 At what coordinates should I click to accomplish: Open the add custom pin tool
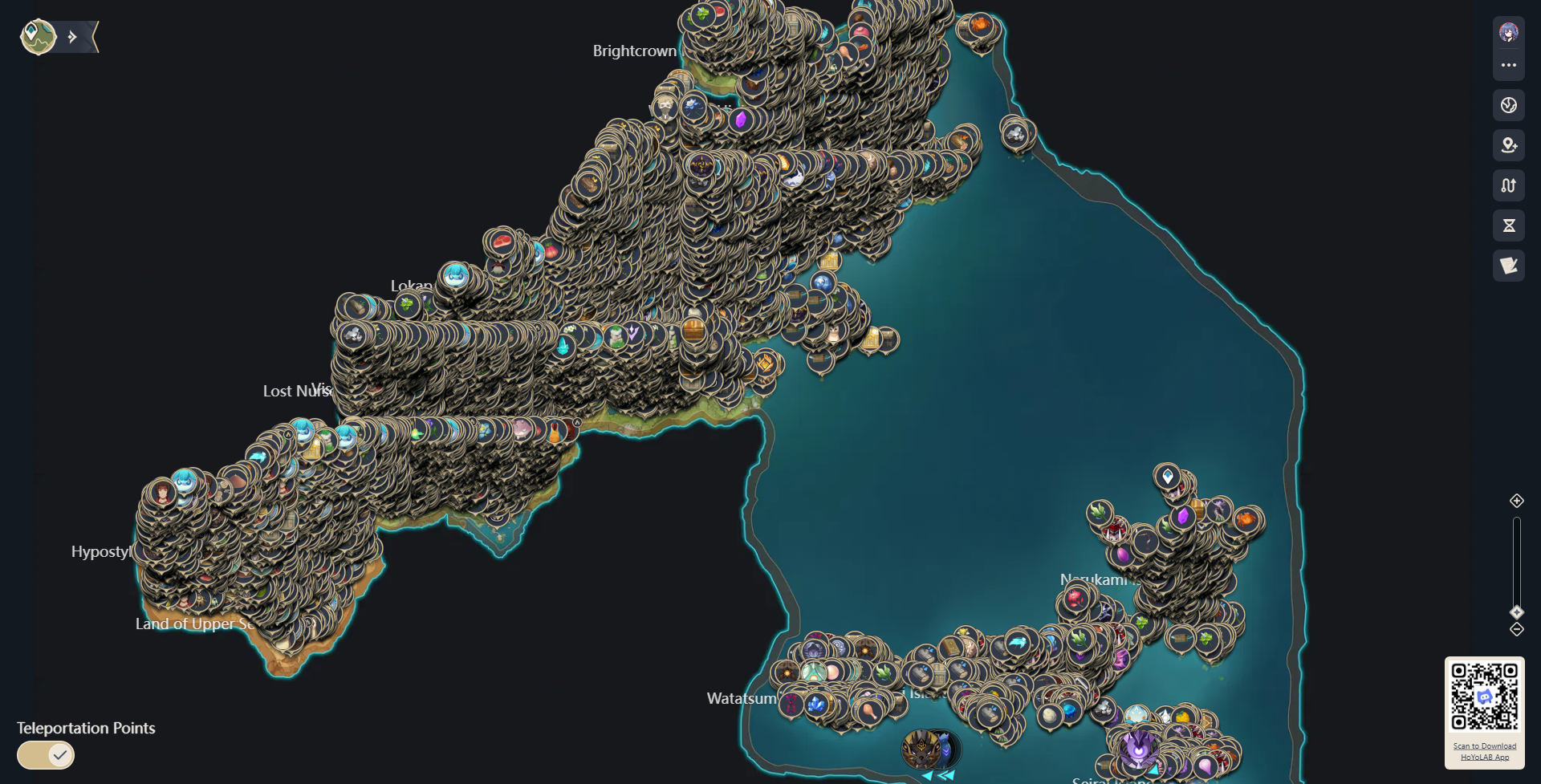[1510, 145]
